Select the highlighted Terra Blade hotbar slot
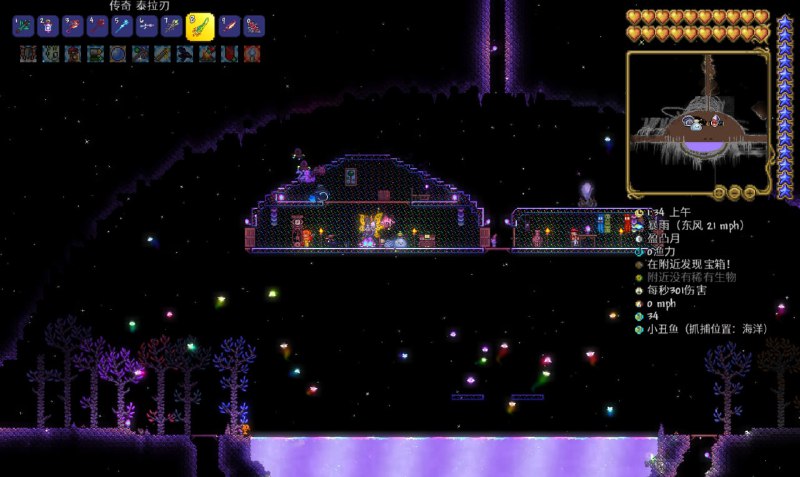This screenshot has height=477, width=800. 200,26
